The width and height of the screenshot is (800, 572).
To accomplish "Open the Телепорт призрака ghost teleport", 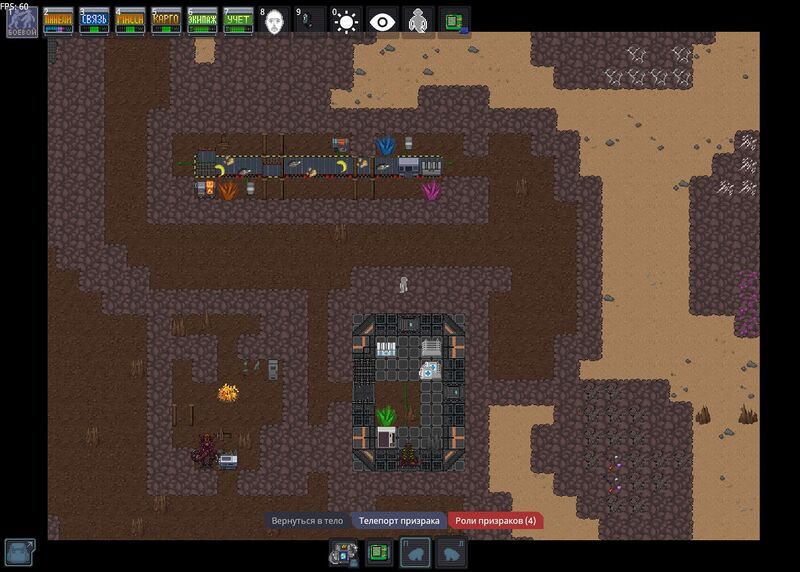I will [x=398, y=521].
